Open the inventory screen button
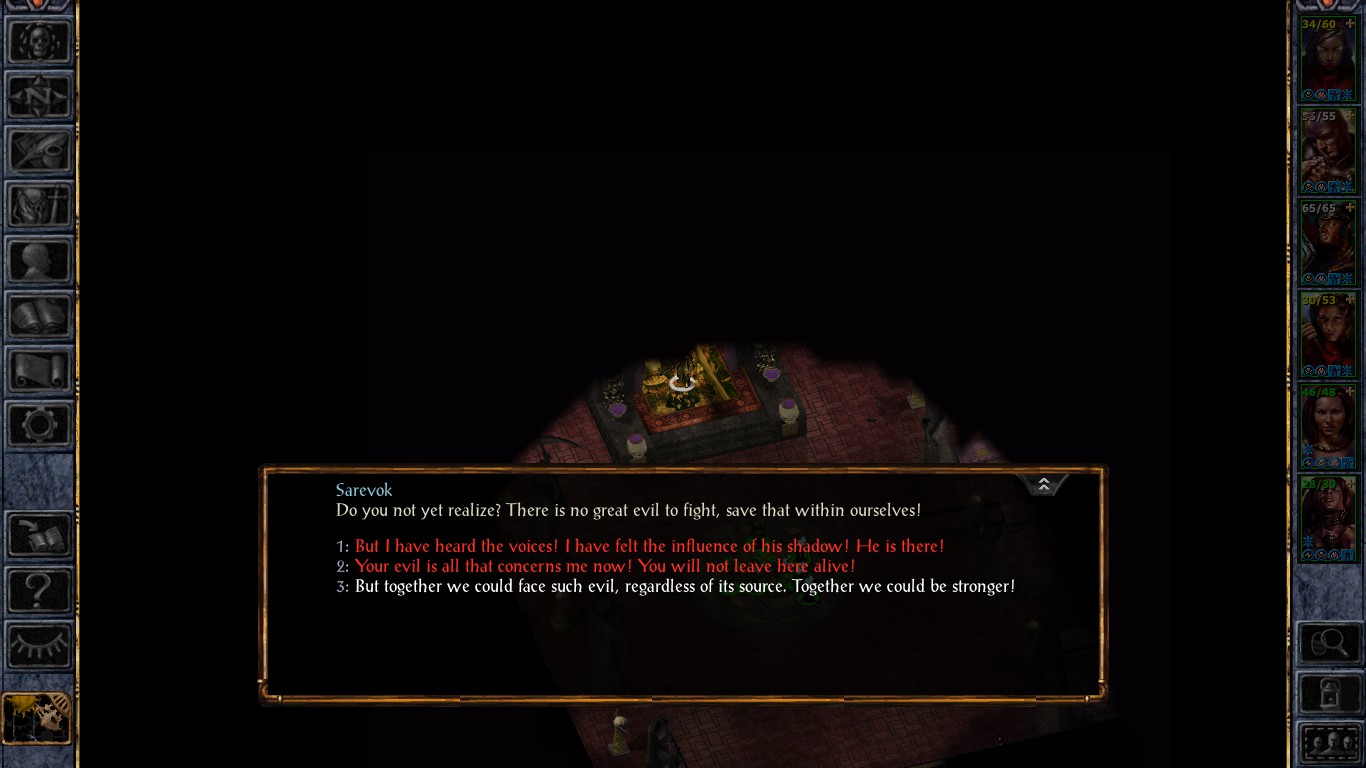This screenshot has width=1366, height=768. click(39, 206)
